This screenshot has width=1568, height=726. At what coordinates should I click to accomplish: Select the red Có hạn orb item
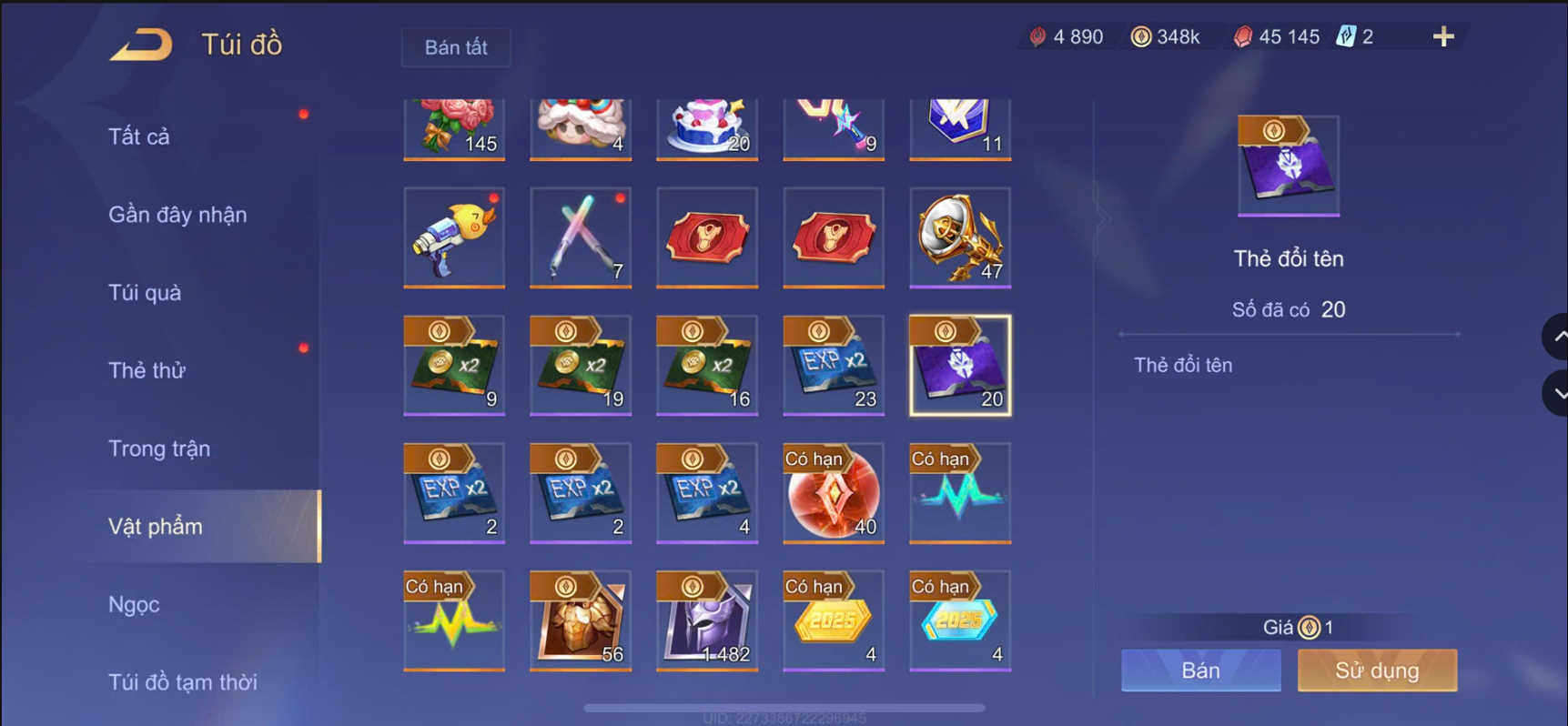click(833, 493)
